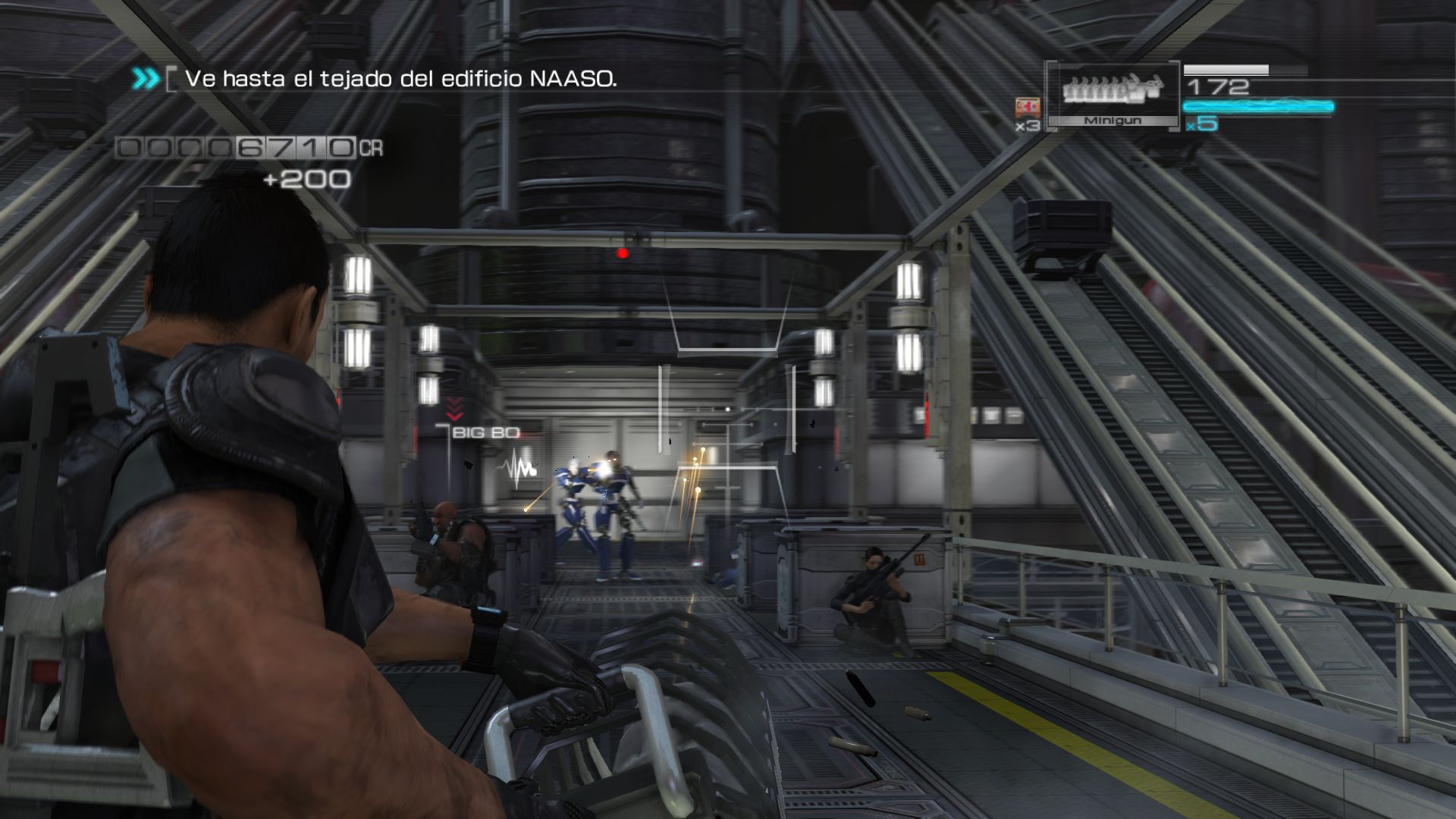Screen dimensions: 1456x819
Task: Select the Minigun weapon icon
Action: click(x=1112, y=89)
